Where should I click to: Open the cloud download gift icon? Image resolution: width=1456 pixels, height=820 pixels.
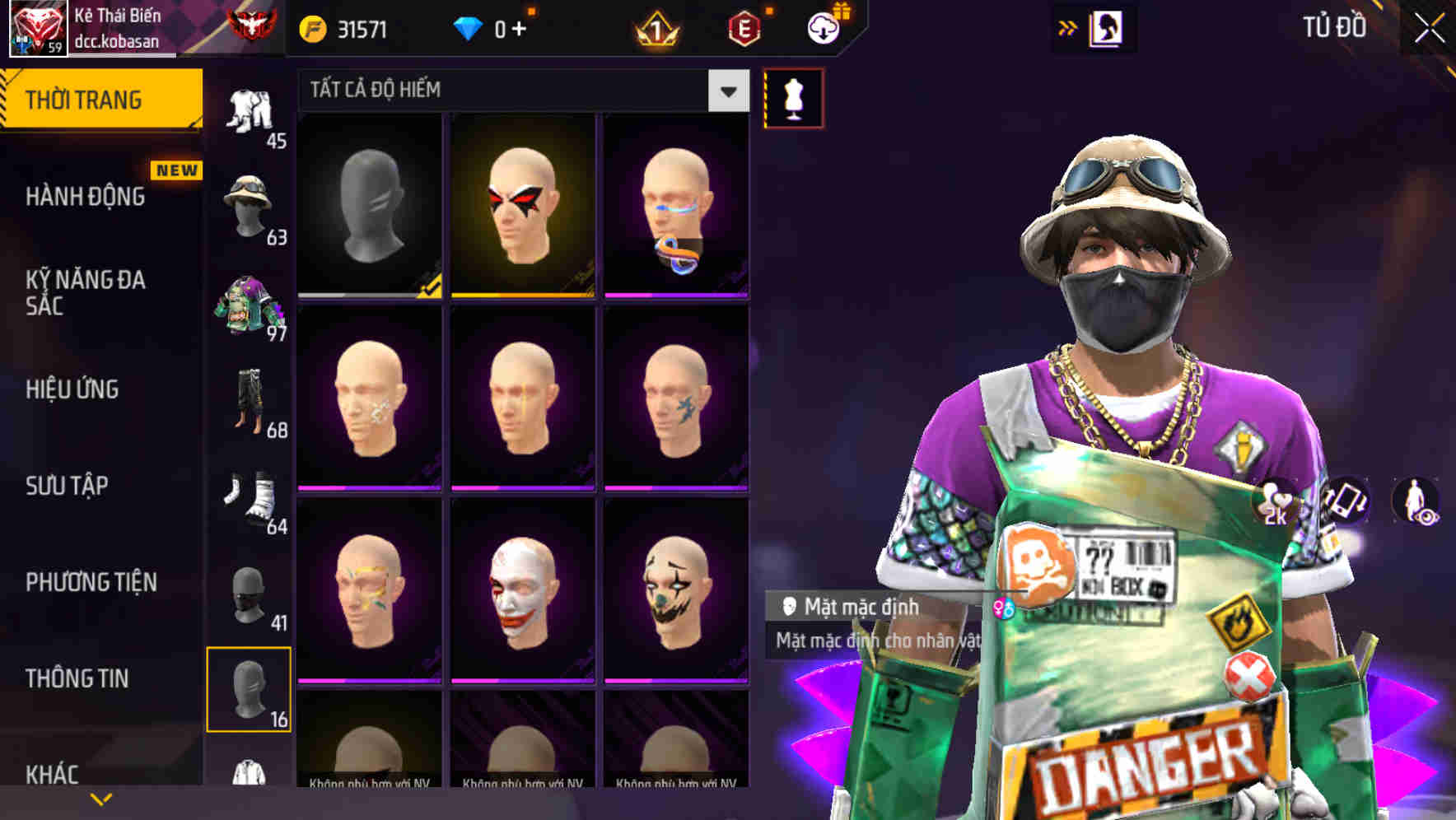tap(822, 26)
